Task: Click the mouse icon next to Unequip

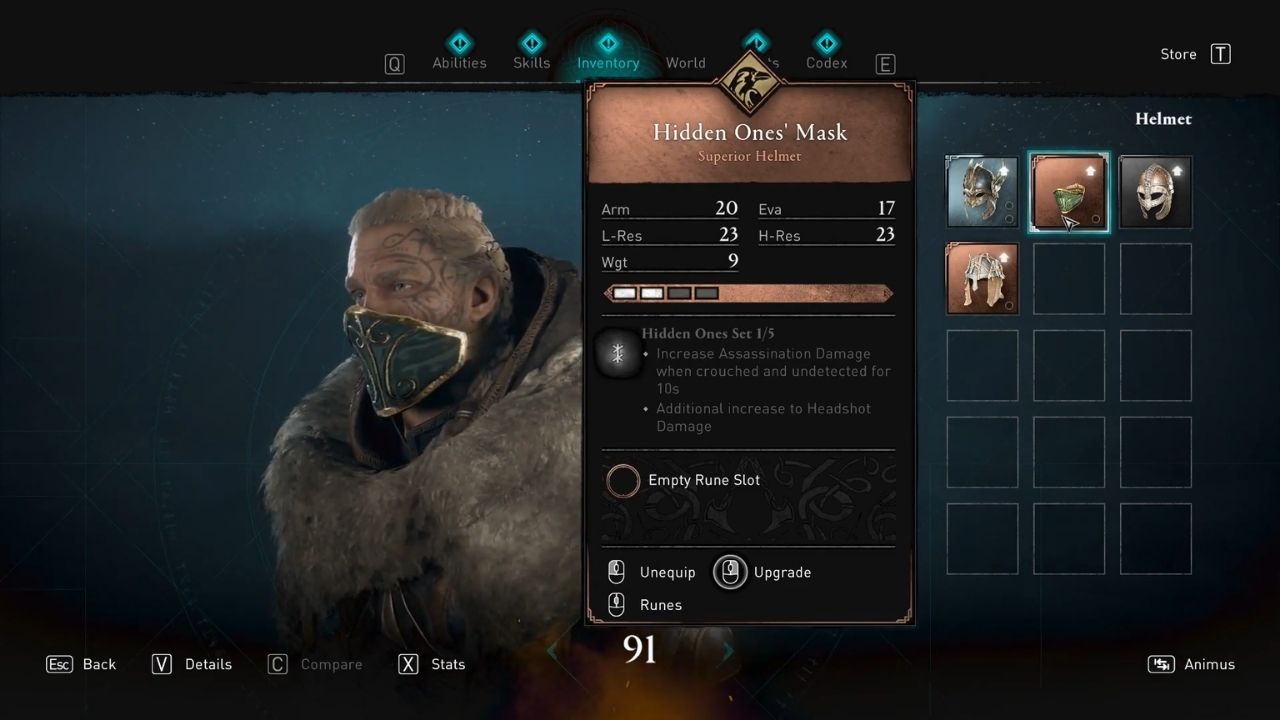Action: click(616, 571)
